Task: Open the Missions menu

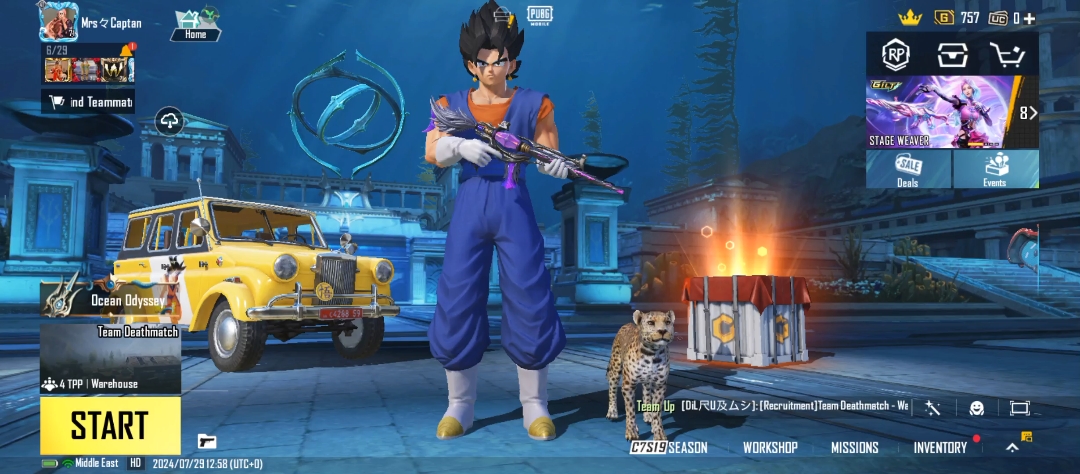Action: coord(854,447)
